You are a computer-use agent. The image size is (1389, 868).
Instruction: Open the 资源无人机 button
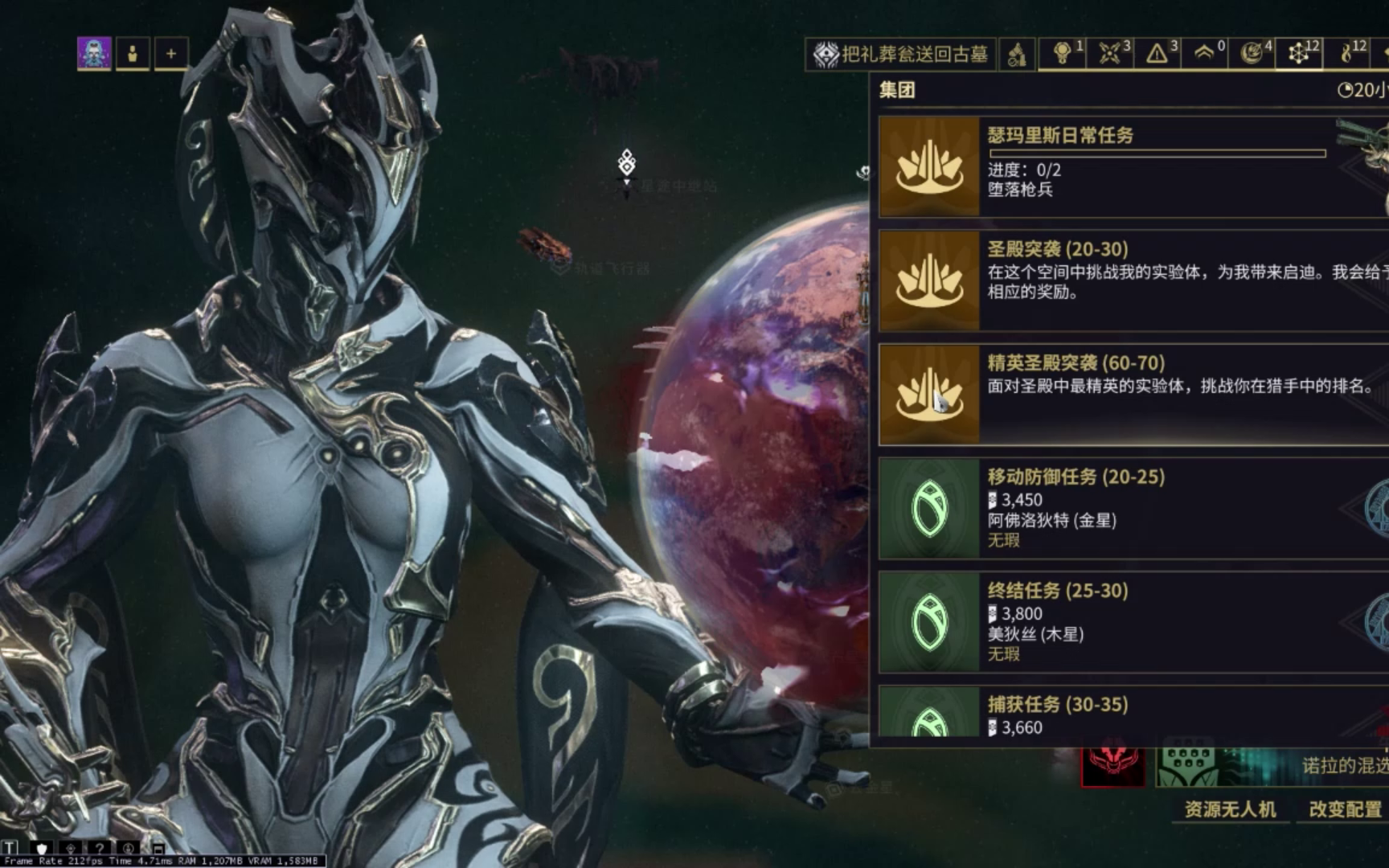pyautogui.click(x=1230, y=809)
